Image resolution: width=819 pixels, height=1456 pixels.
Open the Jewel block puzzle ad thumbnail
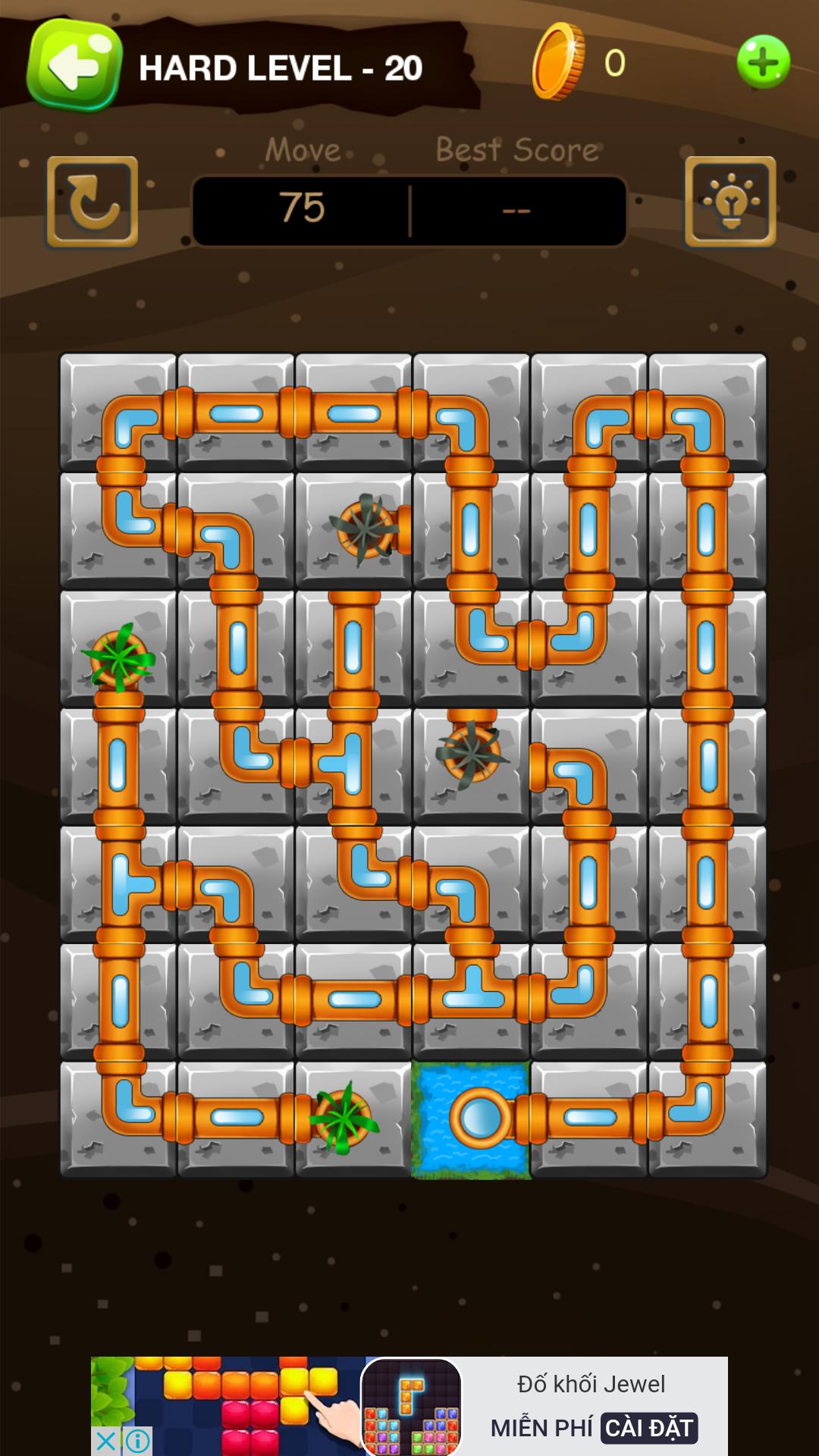pos(411,1407)
